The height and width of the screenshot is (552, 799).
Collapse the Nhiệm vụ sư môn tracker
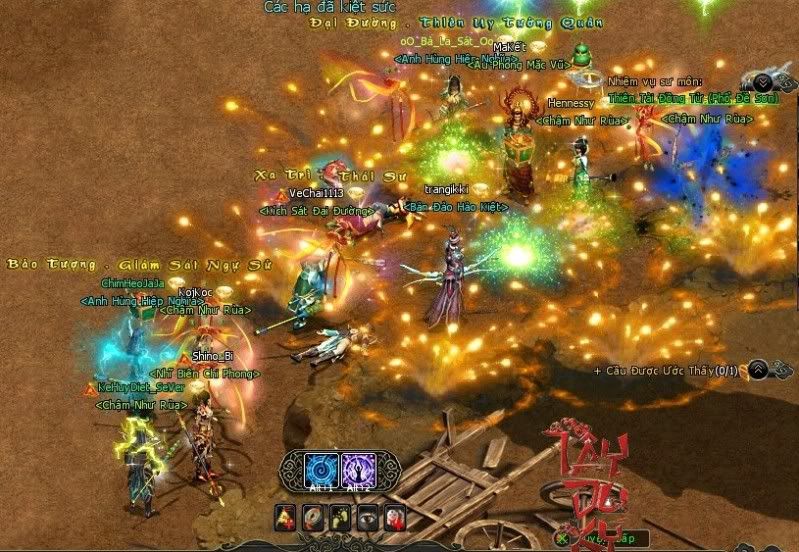[x=763, y=82]
